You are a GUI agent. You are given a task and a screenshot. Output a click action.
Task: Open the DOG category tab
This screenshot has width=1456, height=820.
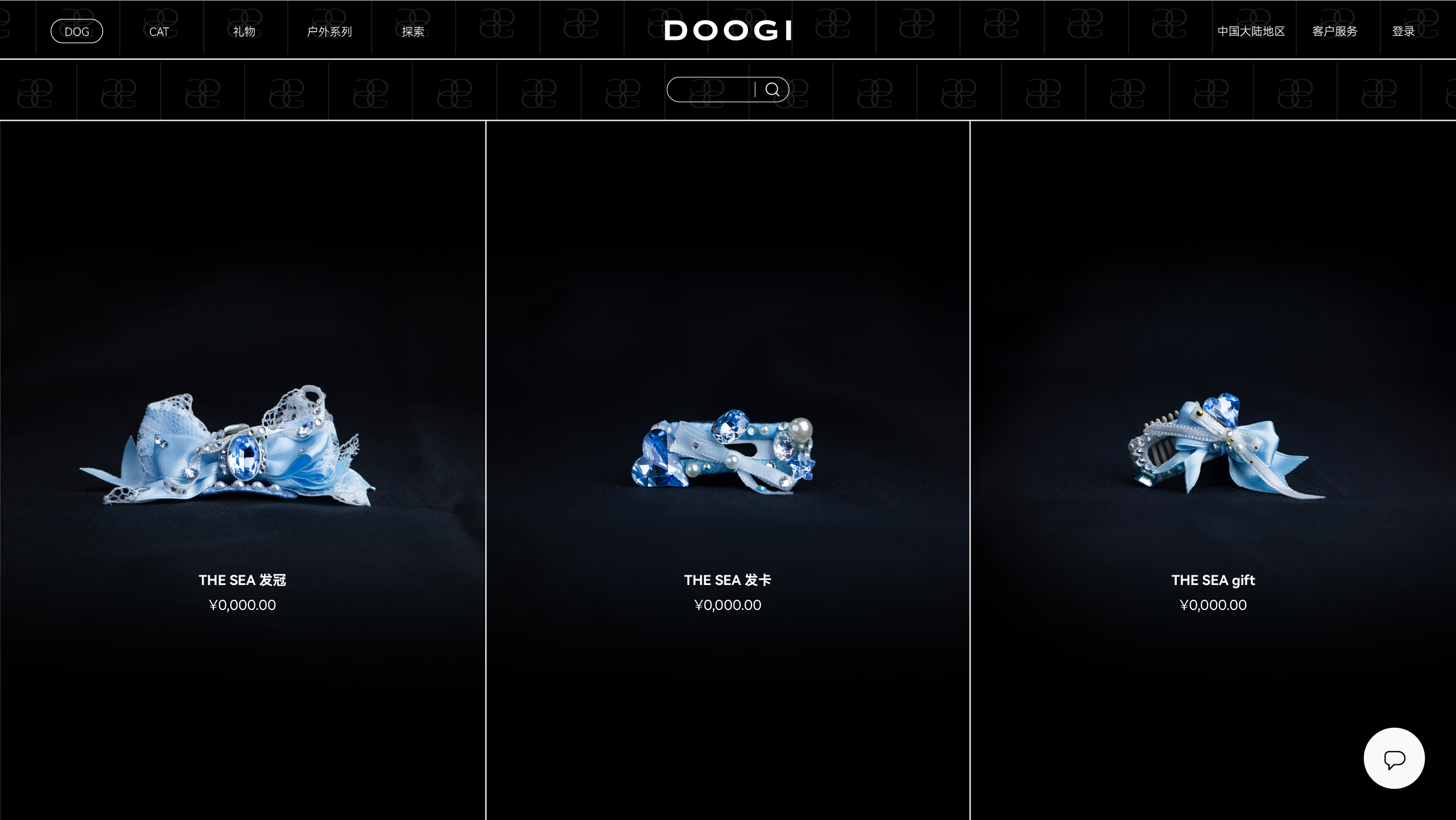pyautogui.click(x=77, y=31)
